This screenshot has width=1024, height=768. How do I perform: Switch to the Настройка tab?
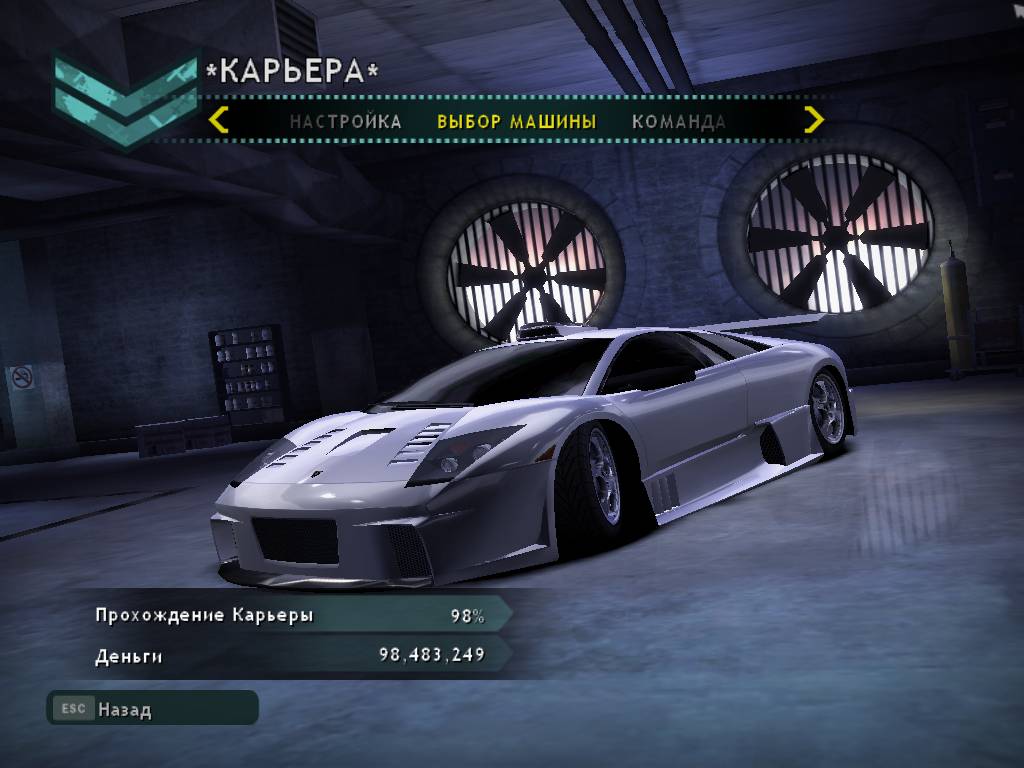coord(345,122)
